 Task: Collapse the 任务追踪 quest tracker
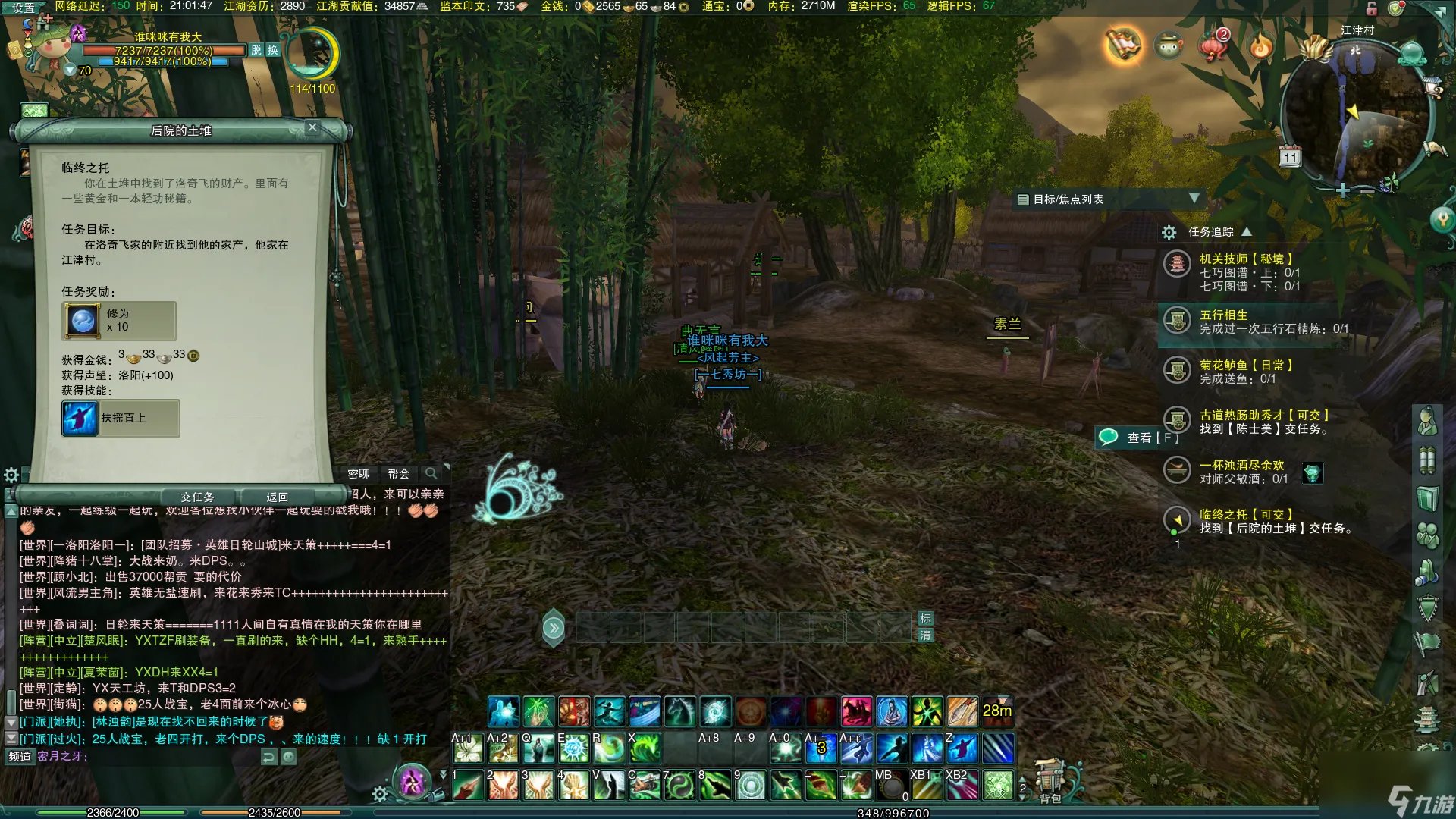point(1247,231)
